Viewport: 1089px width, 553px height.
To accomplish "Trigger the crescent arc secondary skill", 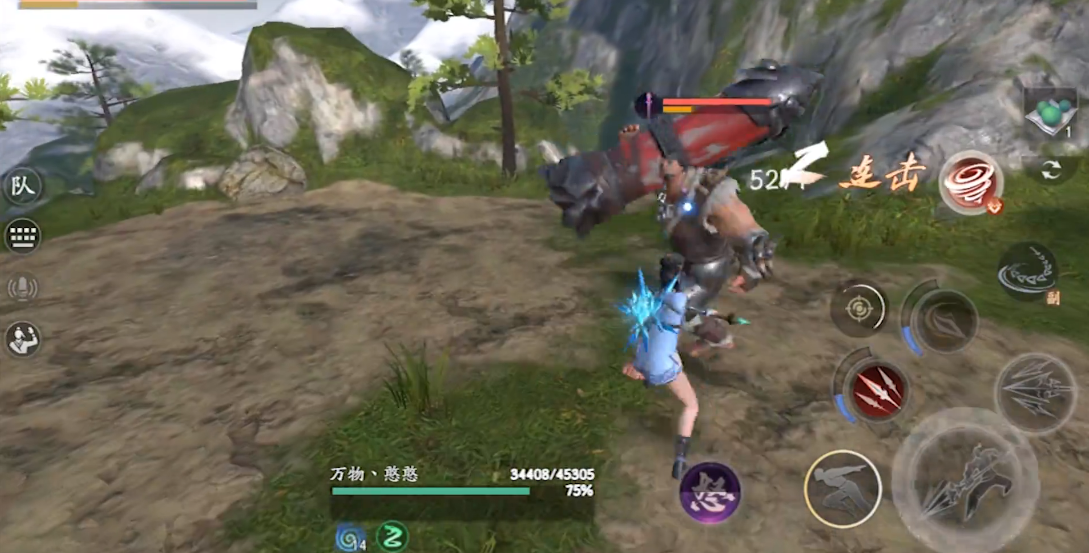I will 1027,271.
